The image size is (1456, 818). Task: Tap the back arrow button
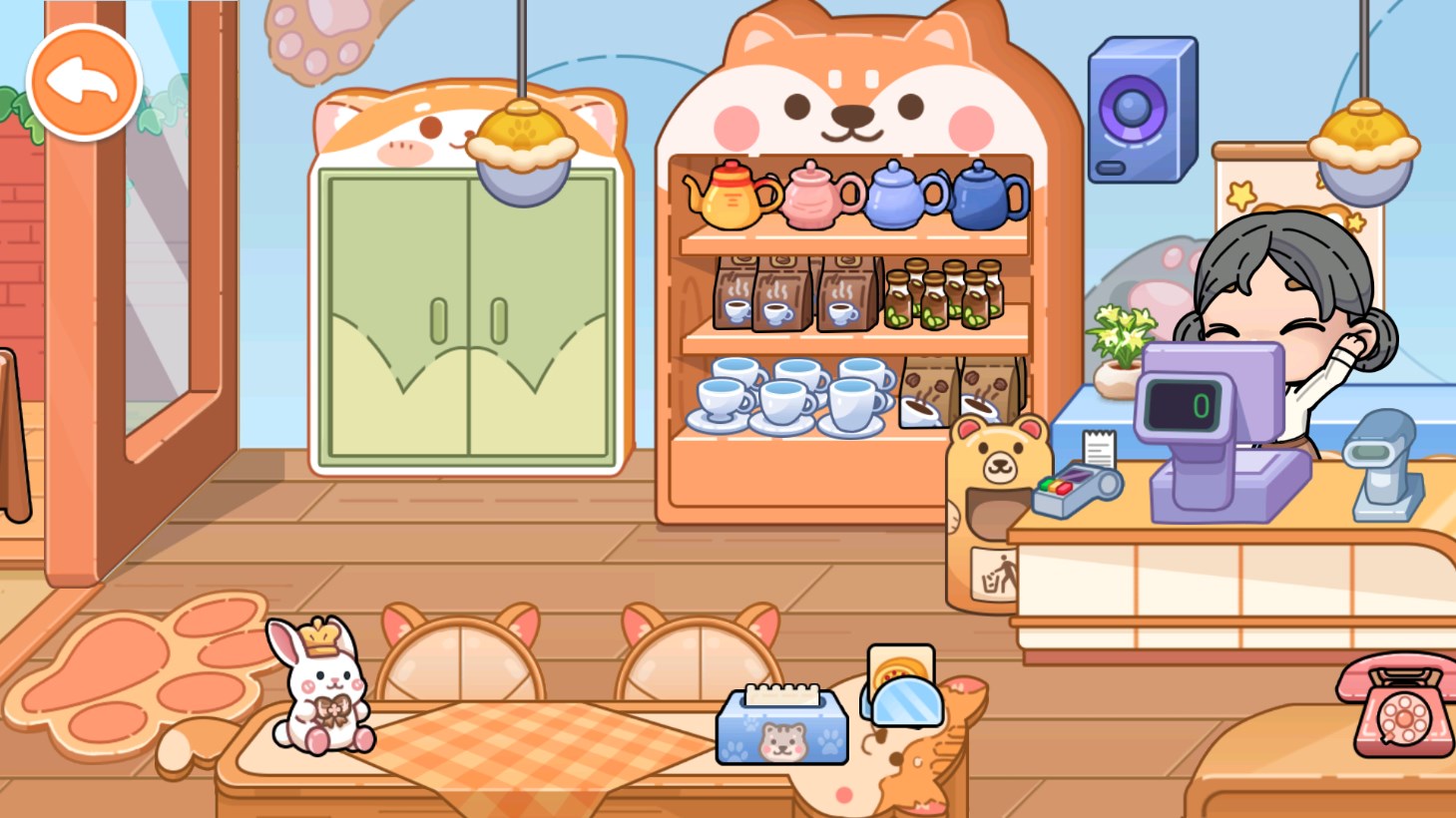tap(84, 79)
